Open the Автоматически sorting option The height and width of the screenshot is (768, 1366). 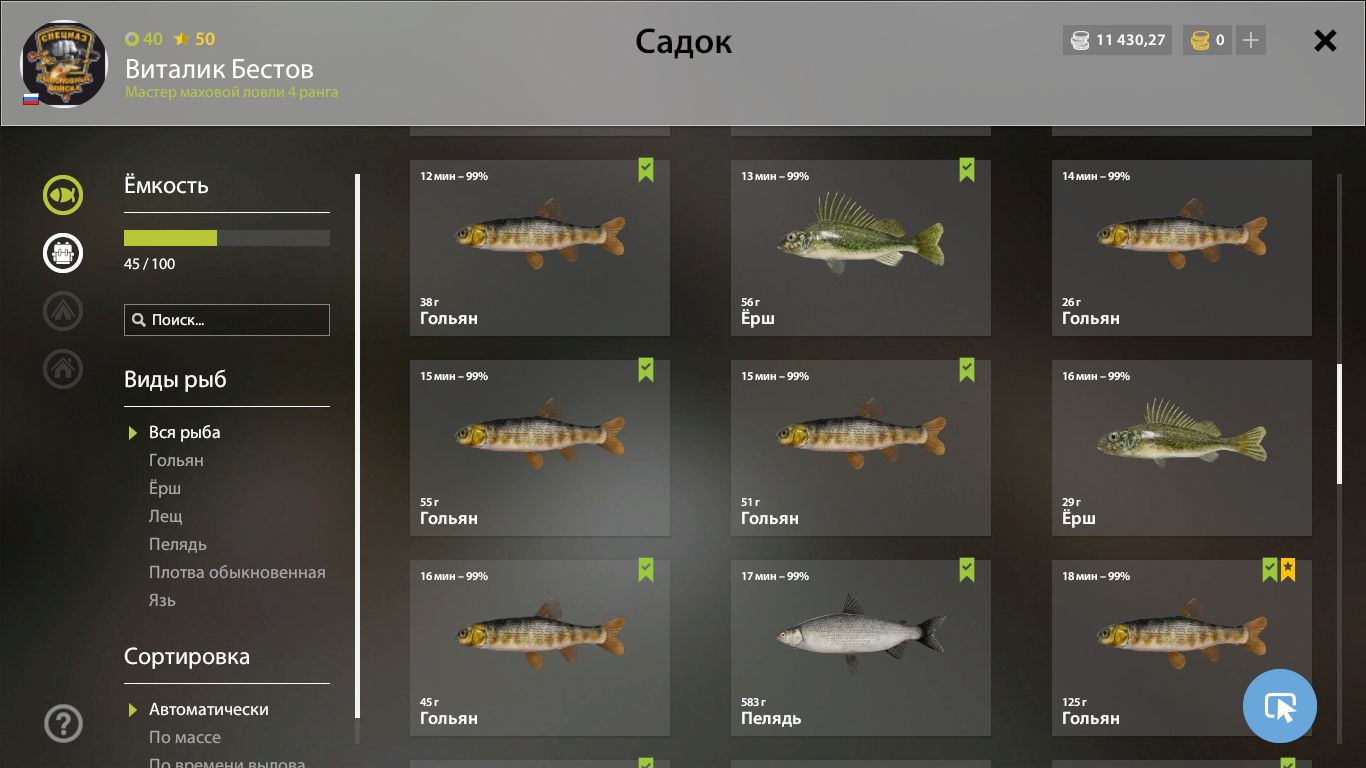coord(209,709)
